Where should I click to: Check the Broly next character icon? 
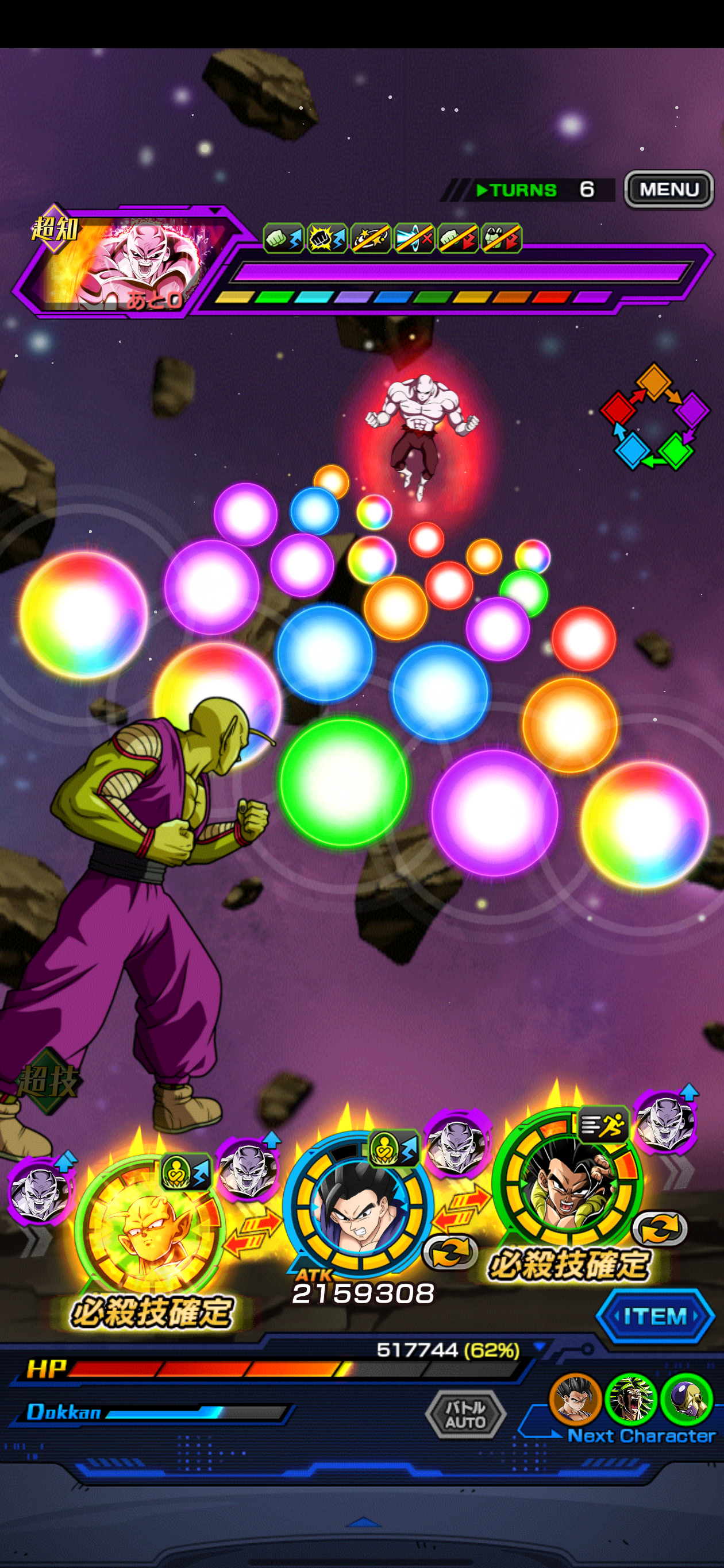click(630, 1399)
